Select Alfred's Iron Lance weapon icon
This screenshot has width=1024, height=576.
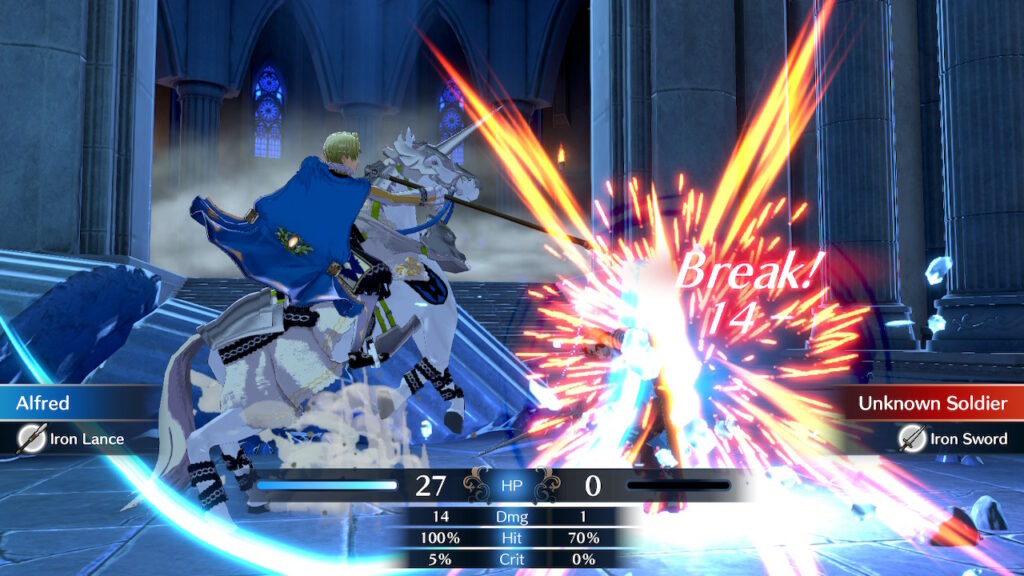click(x=33, y=438)
